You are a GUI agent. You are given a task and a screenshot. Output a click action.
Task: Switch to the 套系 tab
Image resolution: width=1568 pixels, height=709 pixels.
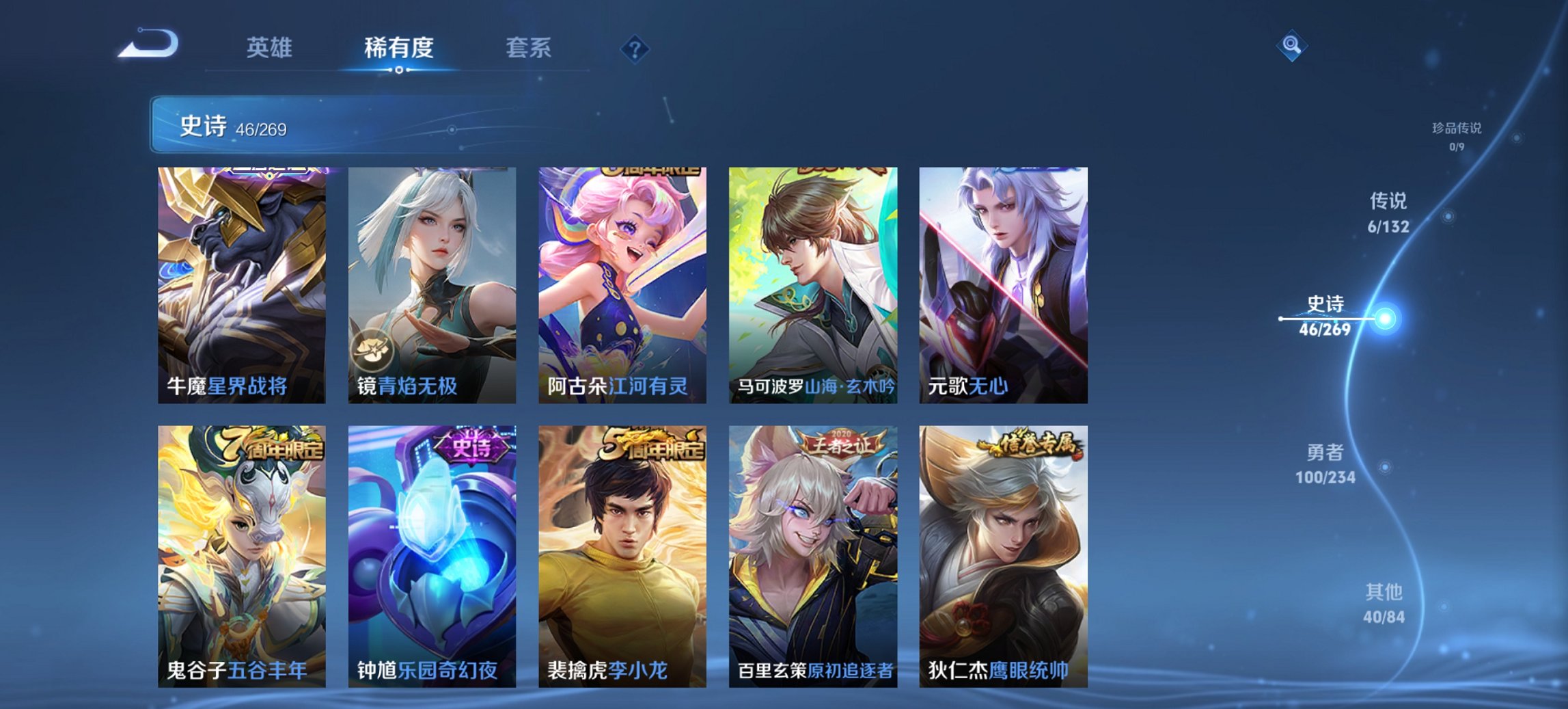pos(528,49)
